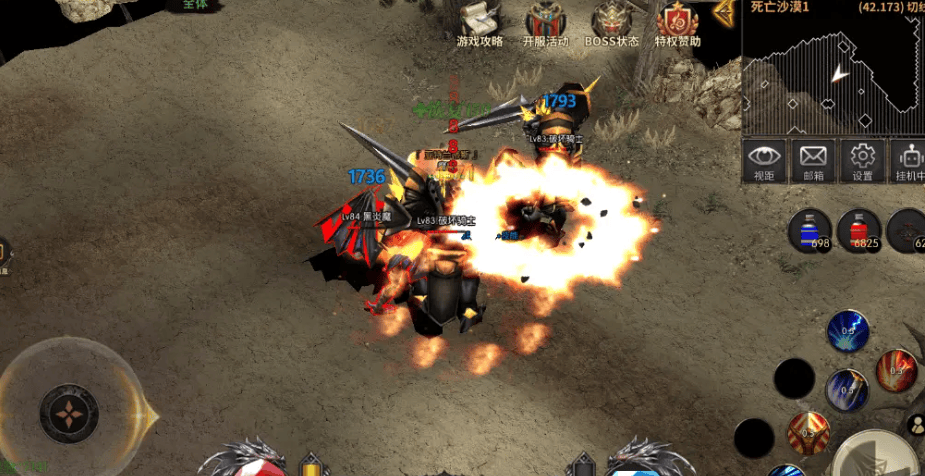Open the player silhouette icon
The width and height of the screenshot is (925, 476).
[x=914, y=423]
